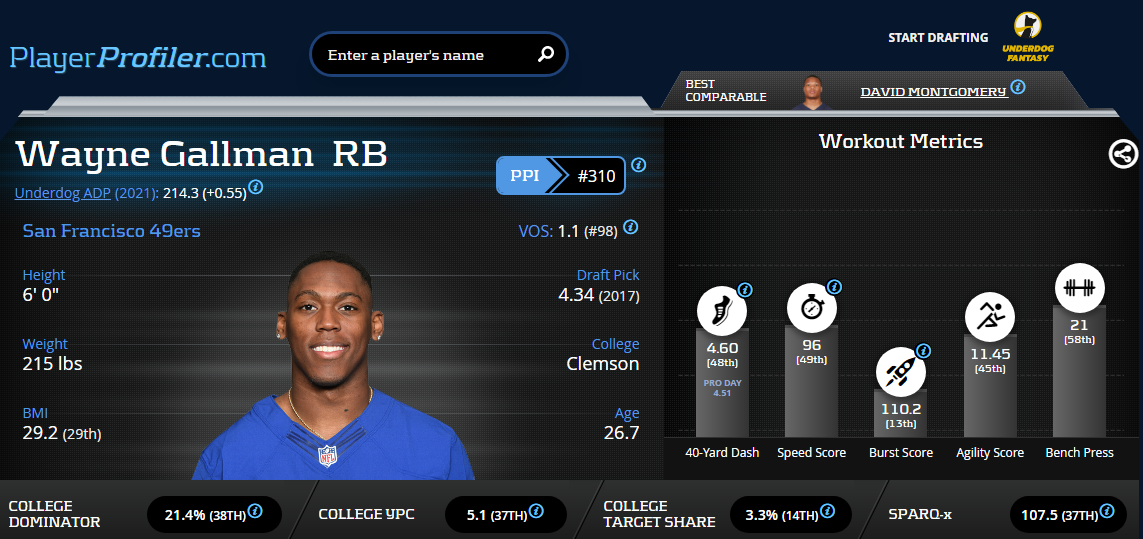Screen dimensions: 1143x539
Task: Open the share icon
Action: pyautogui.click(x=1122, y=153)
